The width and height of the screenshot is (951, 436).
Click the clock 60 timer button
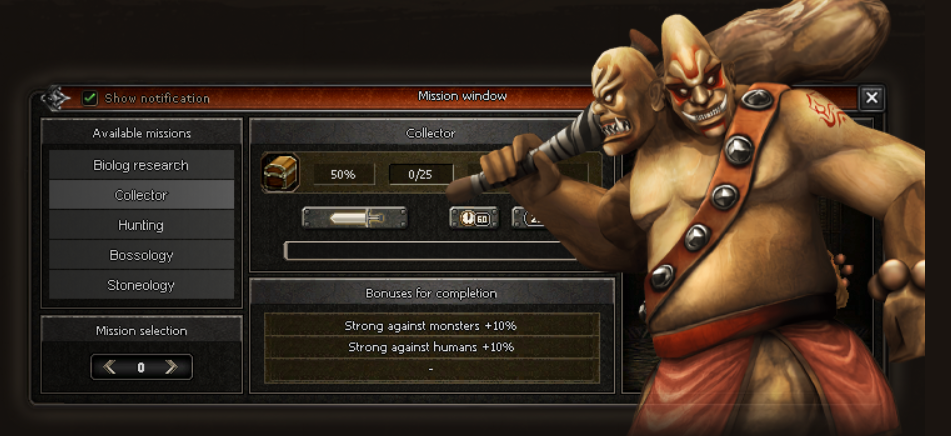[474, 218]
